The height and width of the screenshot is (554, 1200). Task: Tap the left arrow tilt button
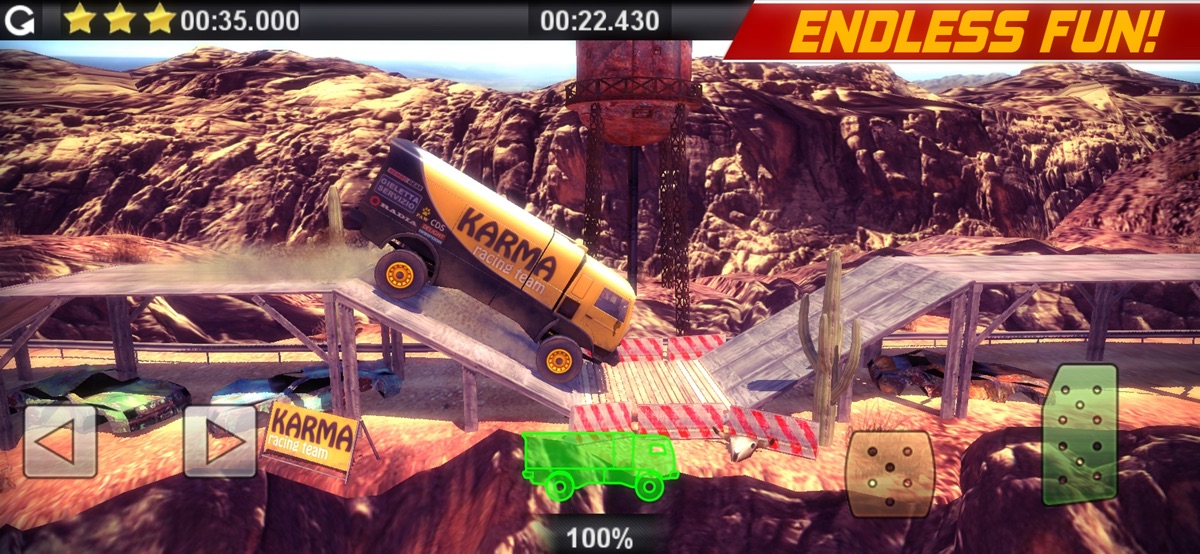(60, 441)
